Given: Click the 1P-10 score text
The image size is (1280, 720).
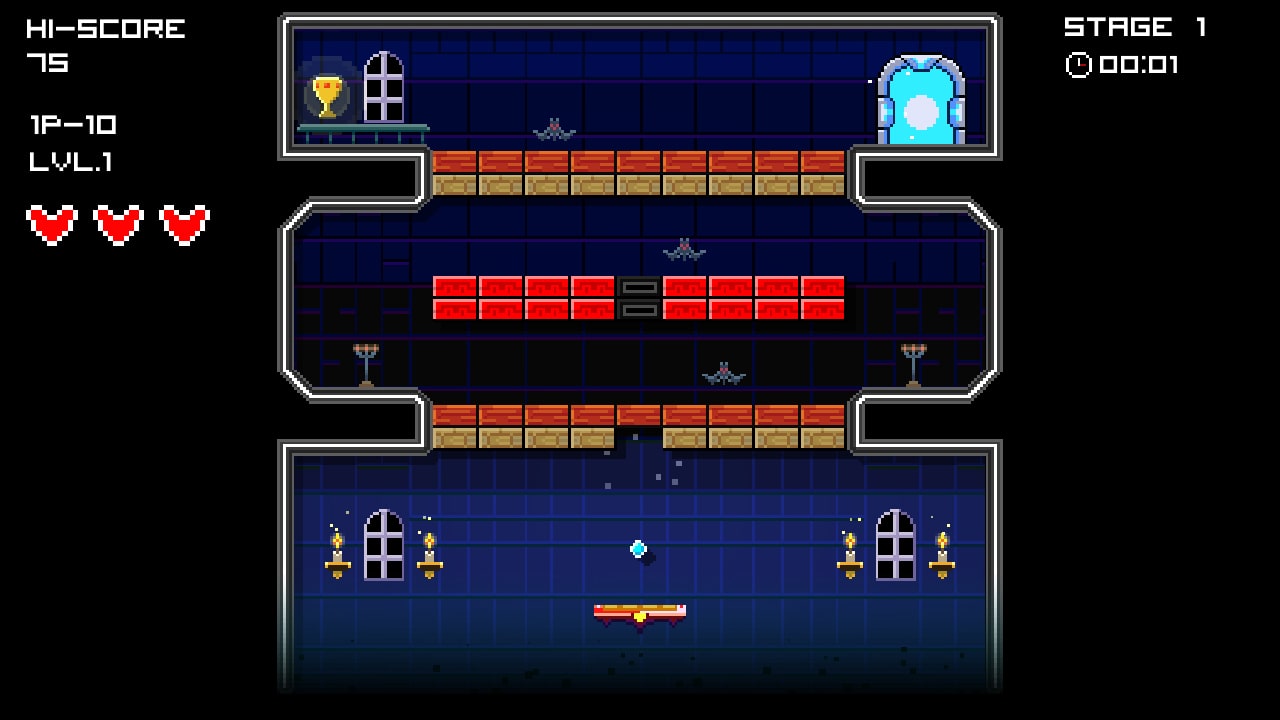Looking at the screenshot, I should 72,125.
